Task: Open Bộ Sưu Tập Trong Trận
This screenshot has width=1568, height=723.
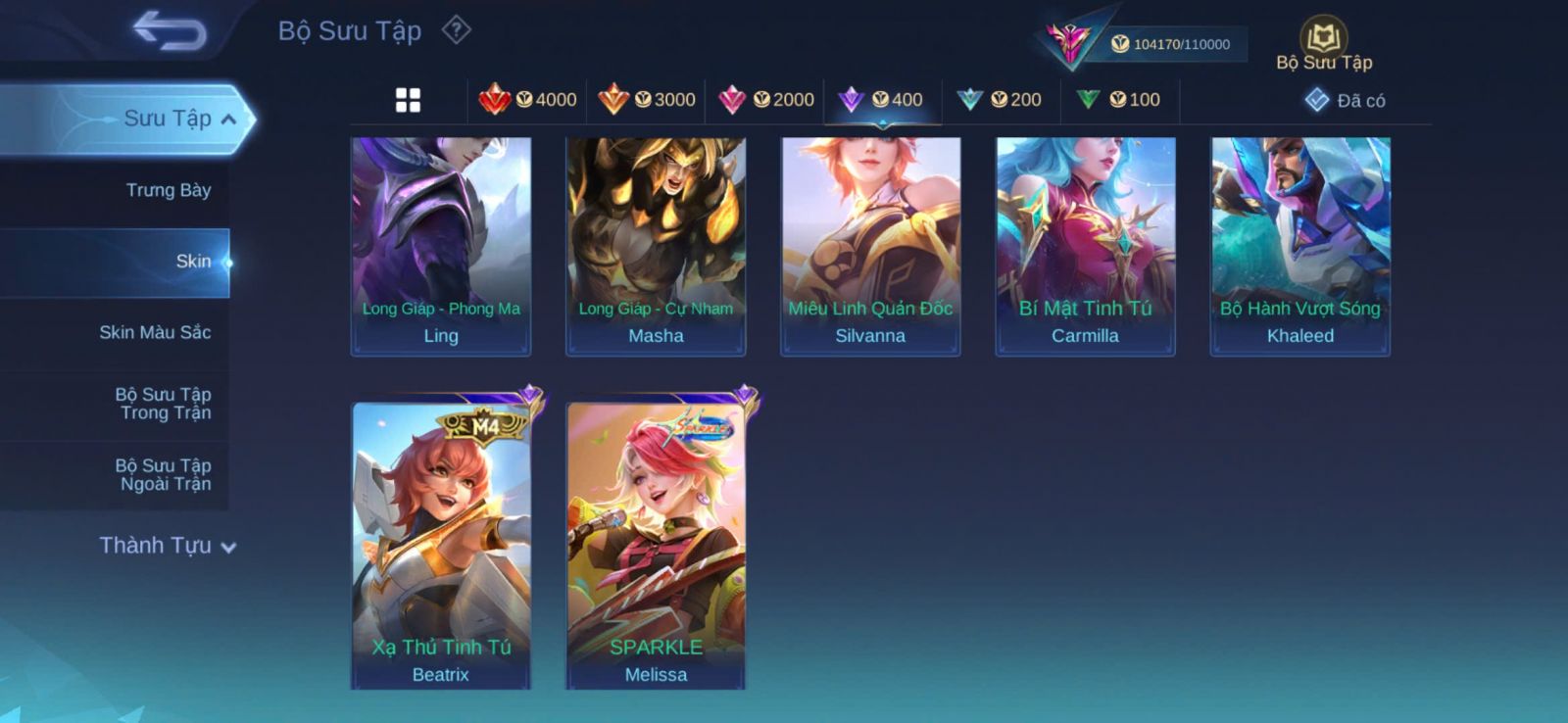Action: click(x=164, y=404)
